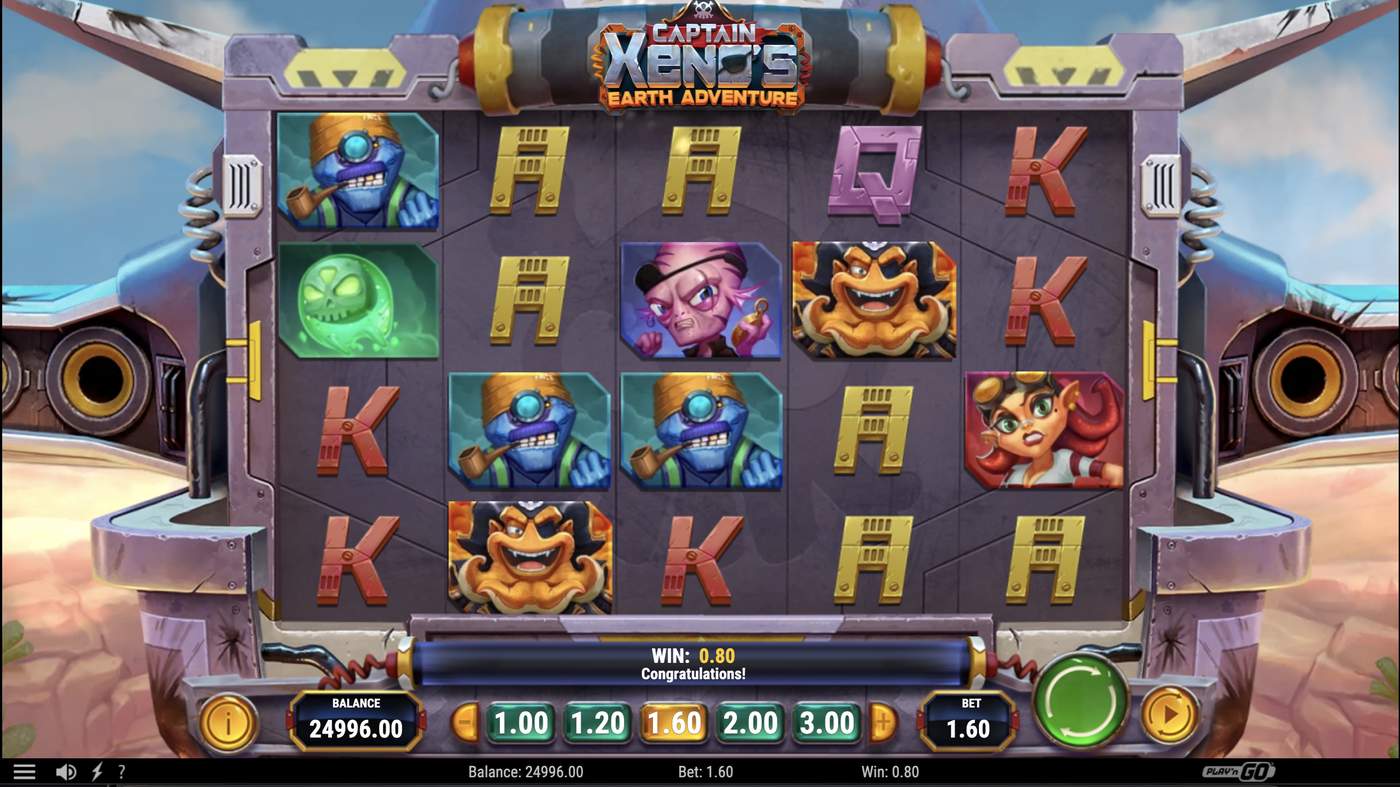Image resolution: width=1400 pixels, height=787 pixels.
Task: Click the Win: 0.80 status bar text
Action: 889,770
